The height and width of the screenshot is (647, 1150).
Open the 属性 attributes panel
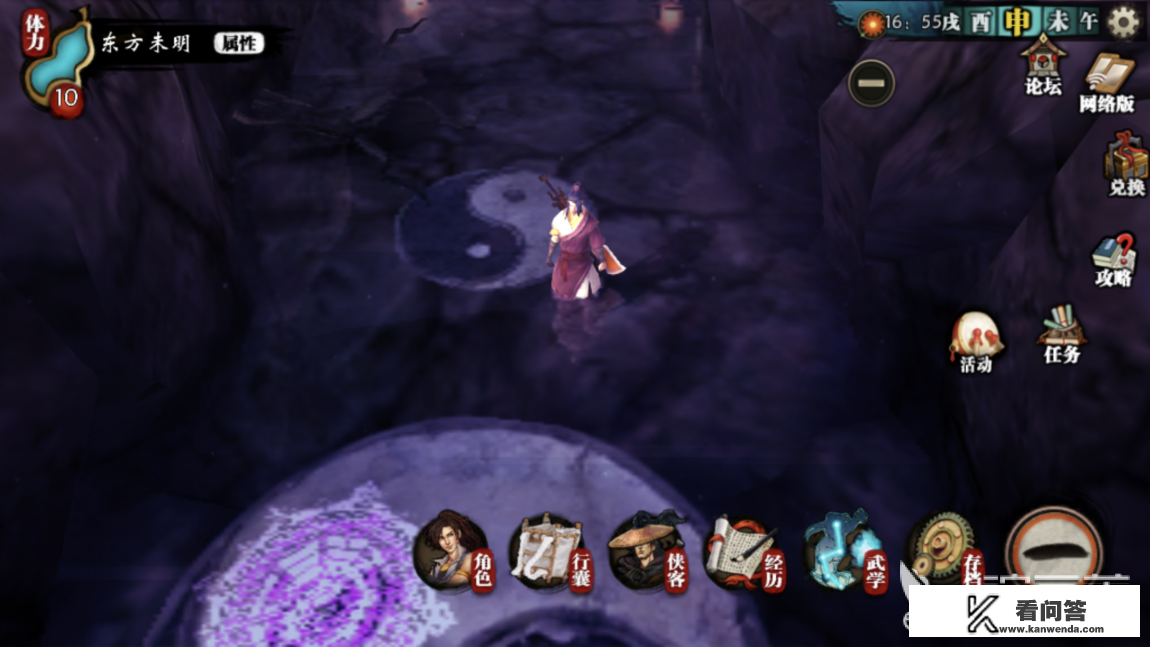(x=238, y=43)
